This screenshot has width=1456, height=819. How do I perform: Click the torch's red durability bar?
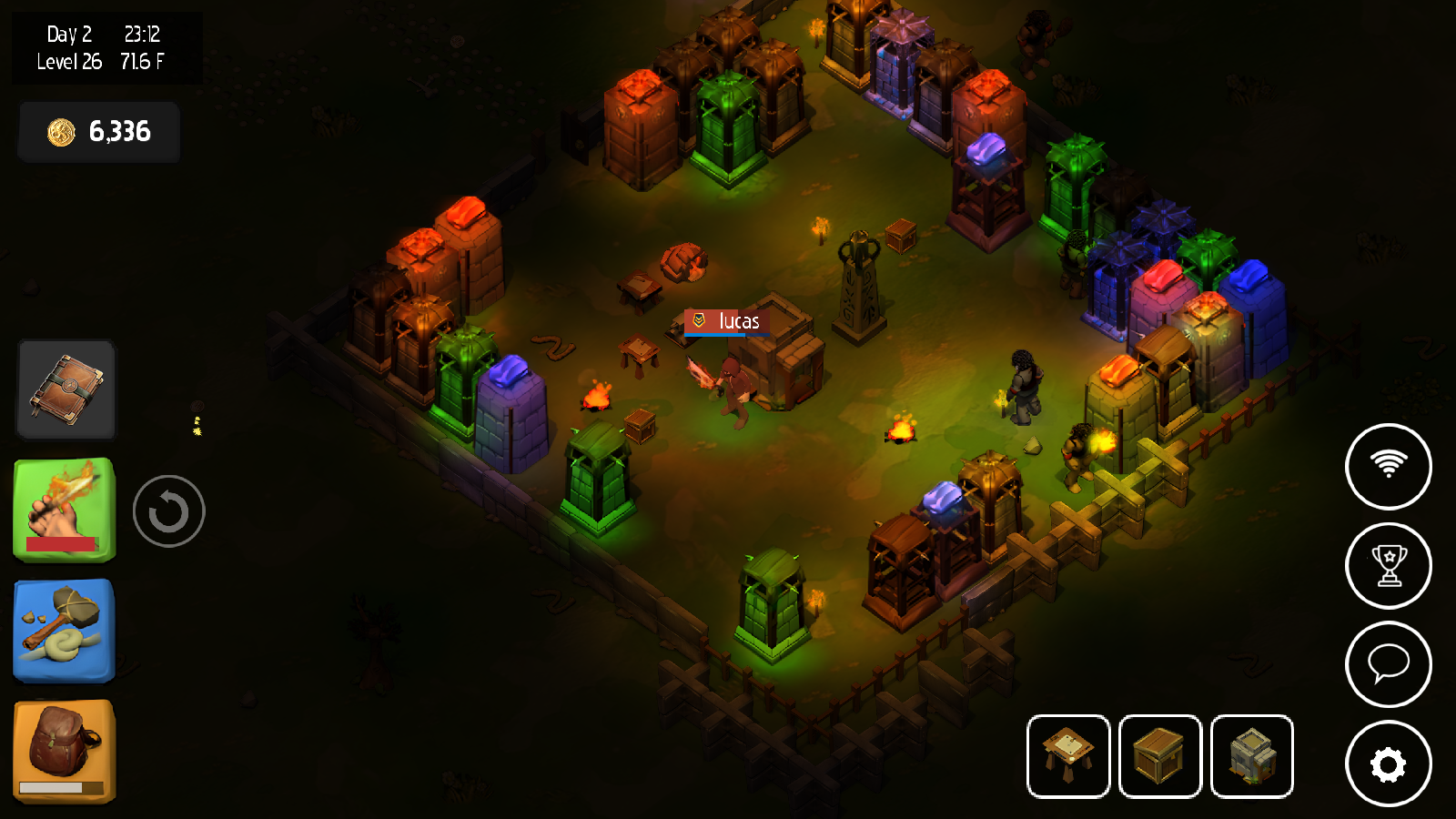point(62,546)
